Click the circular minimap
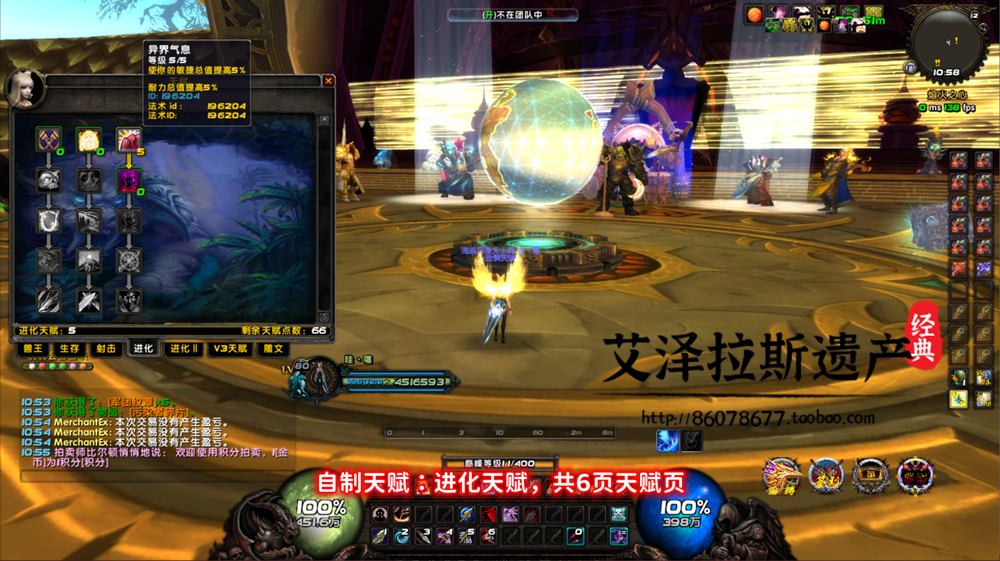Screen dimensions: 1000x561 click(x=946, y=40)
